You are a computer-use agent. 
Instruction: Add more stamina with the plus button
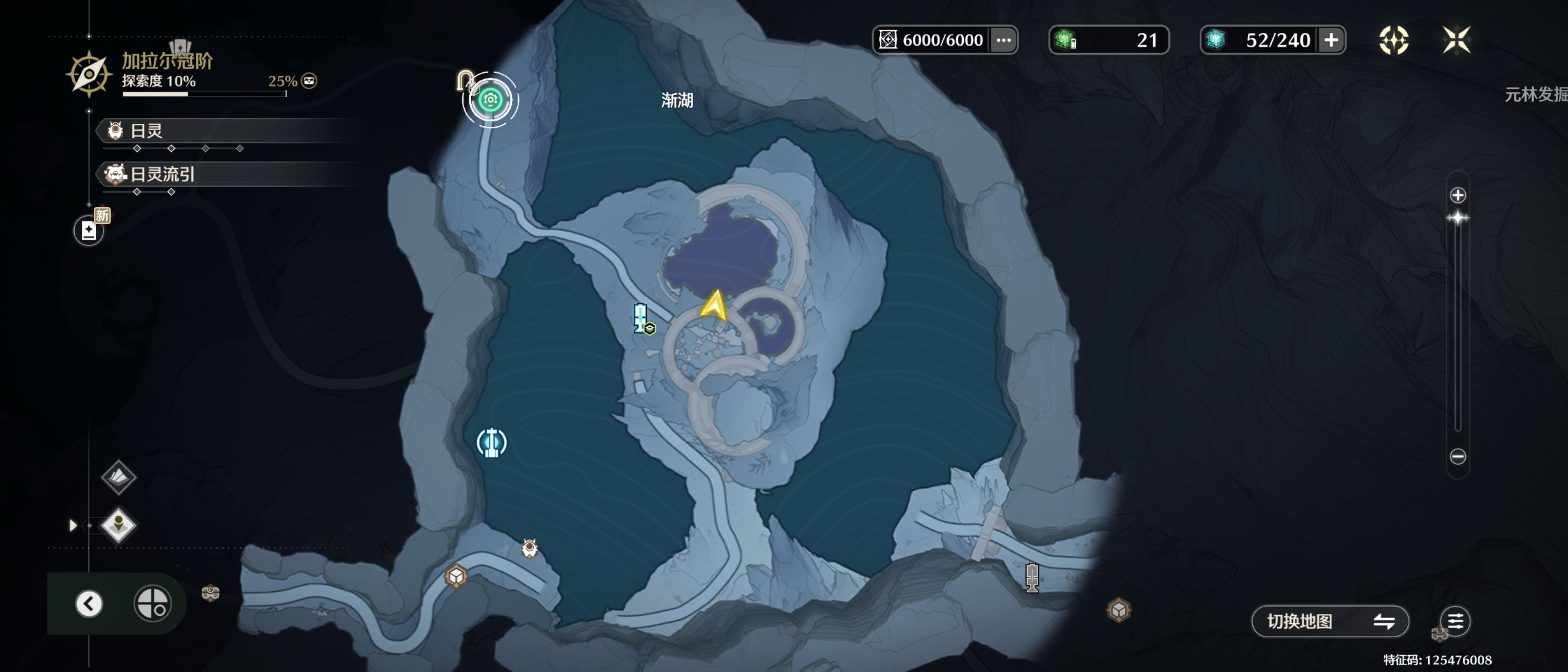click(x=1331, y=40)
